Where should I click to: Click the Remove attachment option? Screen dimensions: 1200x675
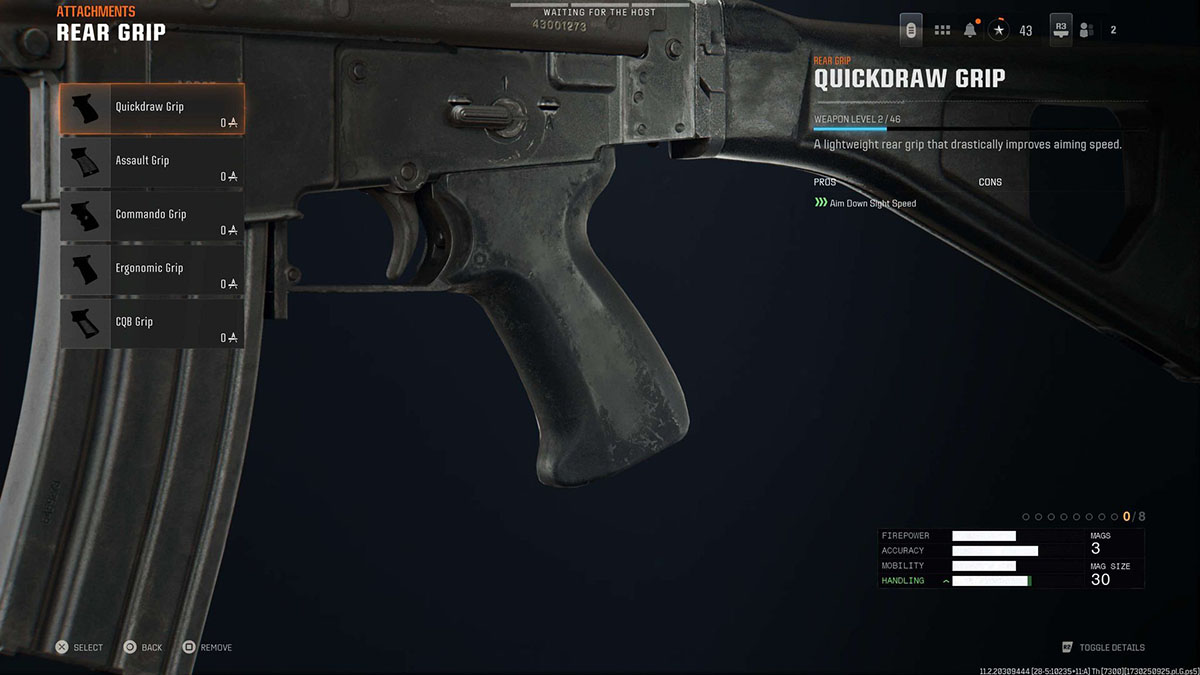(207, 647)
